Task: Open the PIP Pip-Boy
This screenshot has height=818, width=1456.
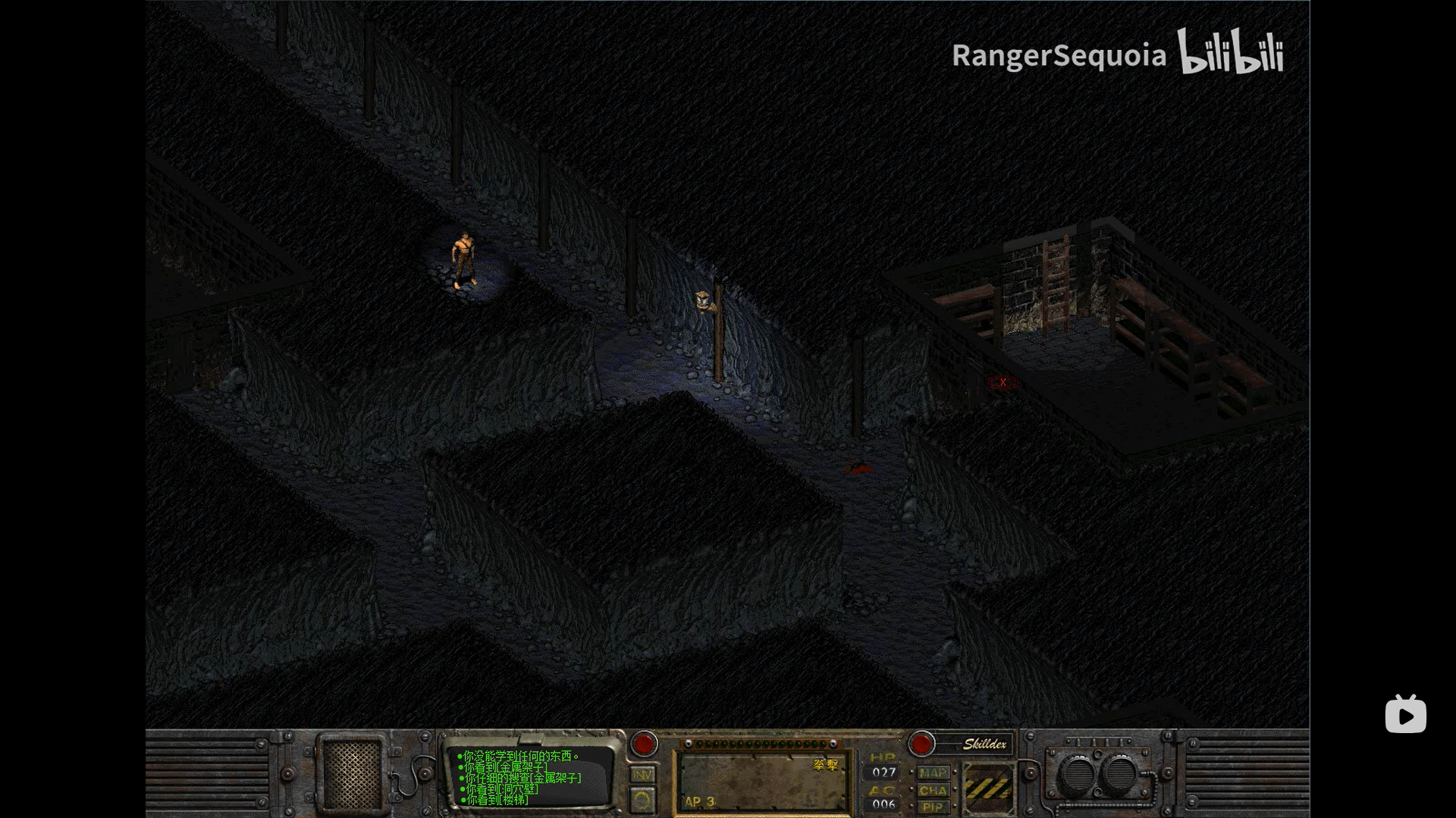Action: point(933,807)
